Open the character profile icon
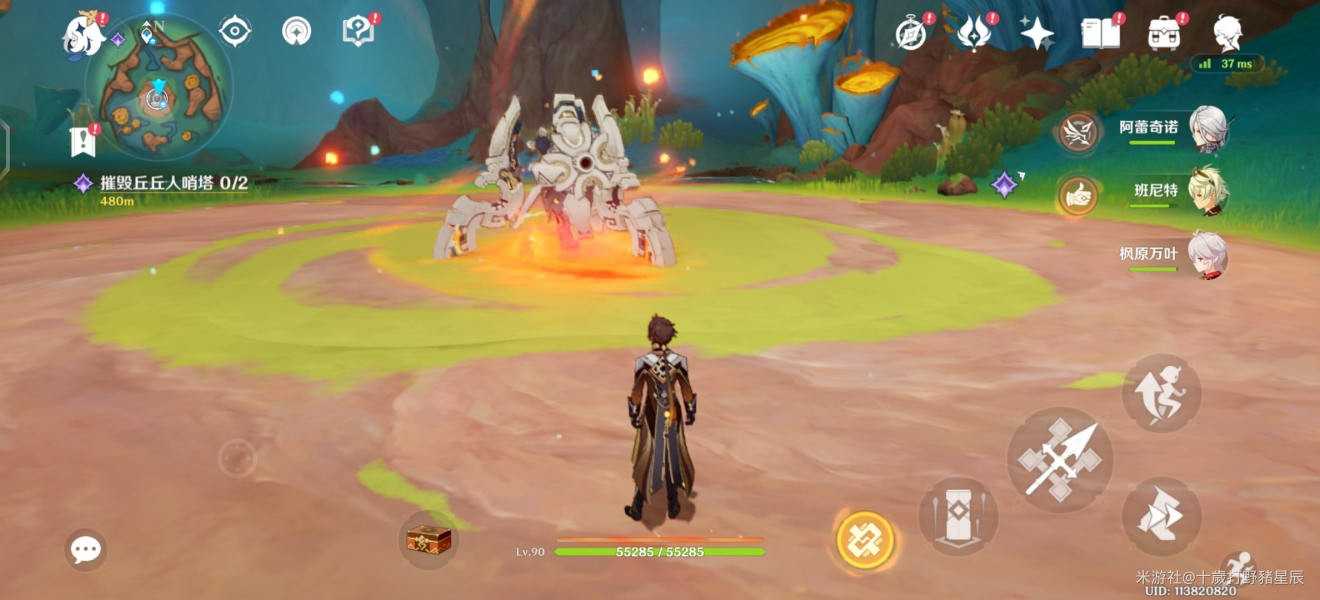 click(1228, 33)
